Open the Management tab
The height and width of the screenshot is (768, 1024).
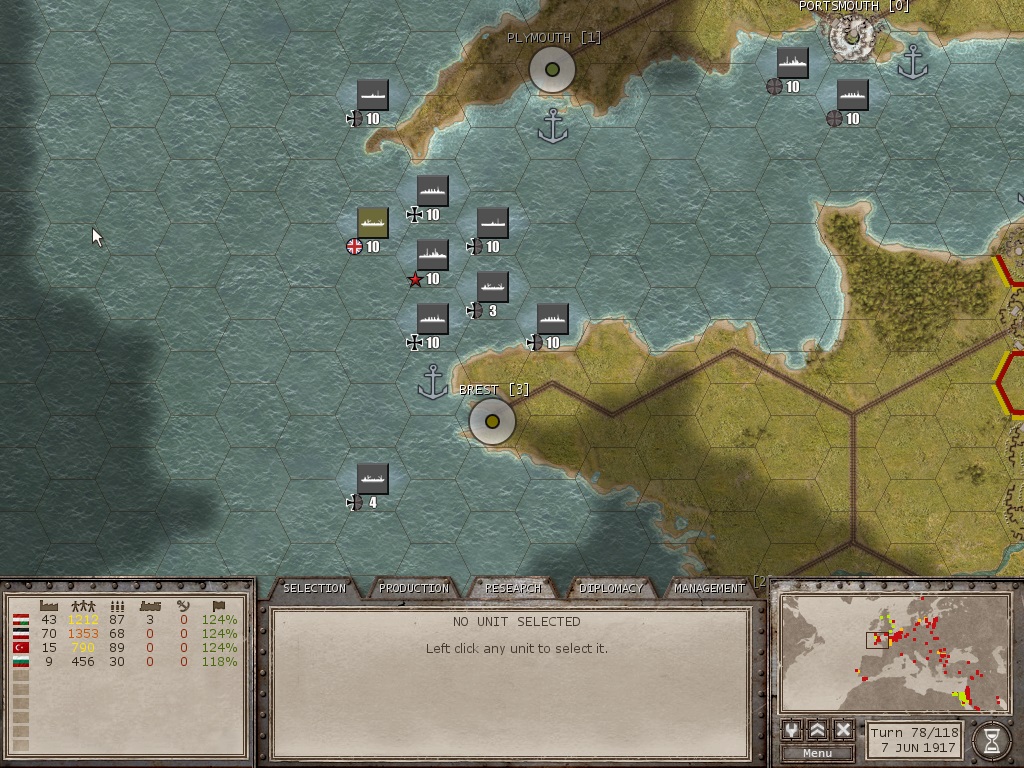click(x=709, y=588)
